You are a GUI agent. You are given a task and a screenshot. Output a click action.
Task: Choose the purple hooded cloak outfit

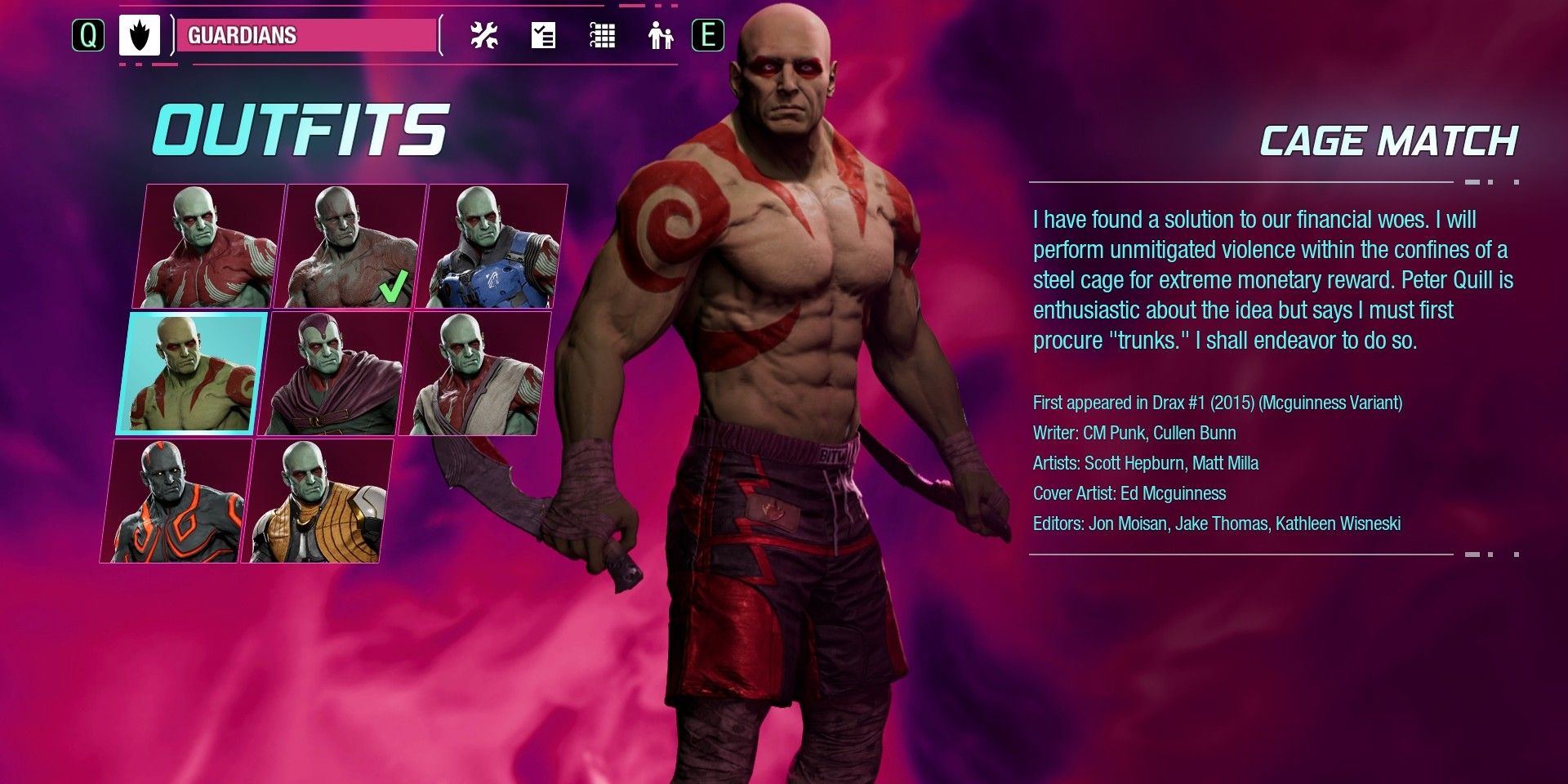tap(333, 372)
